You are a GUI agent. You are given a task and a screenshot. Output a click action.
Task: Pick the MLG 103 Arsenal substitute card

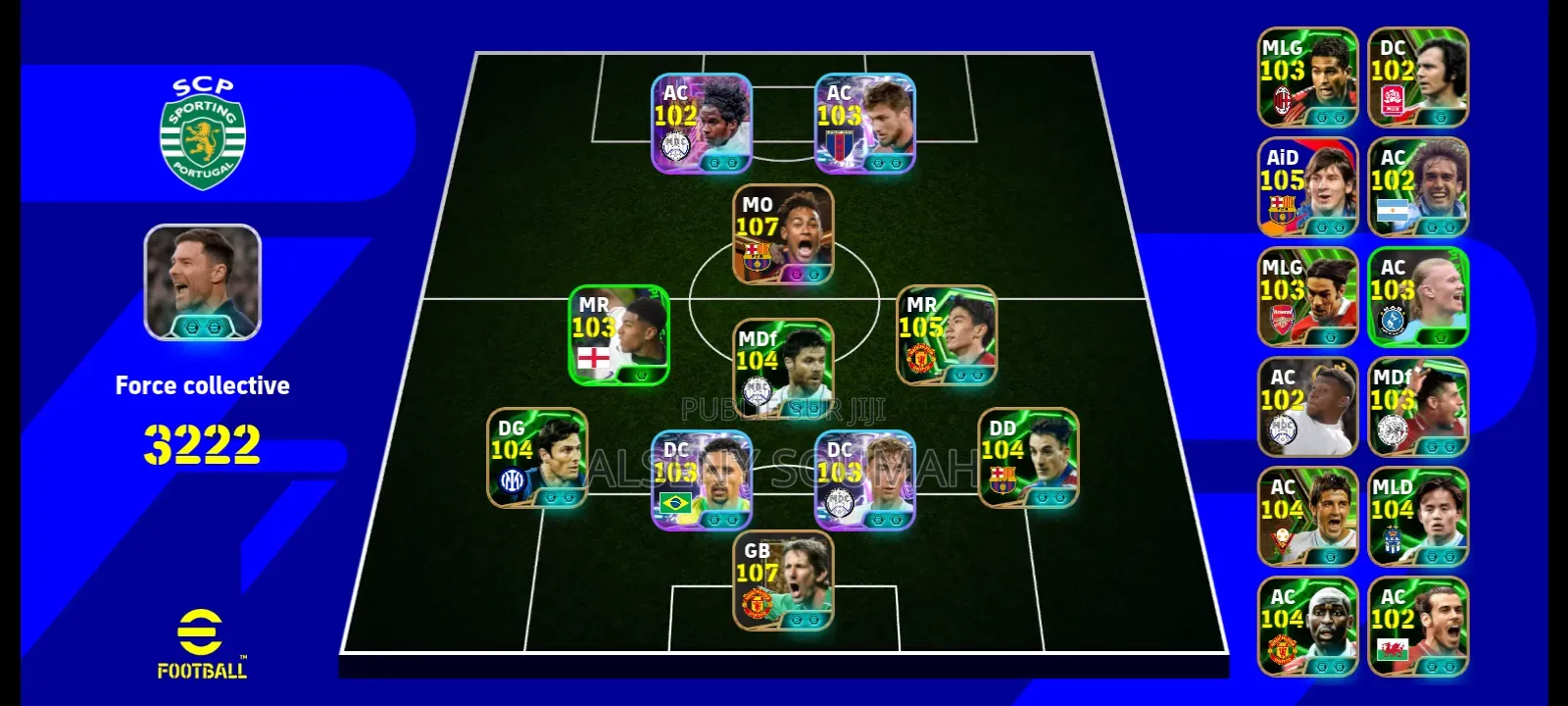[x=1308, y=297]
